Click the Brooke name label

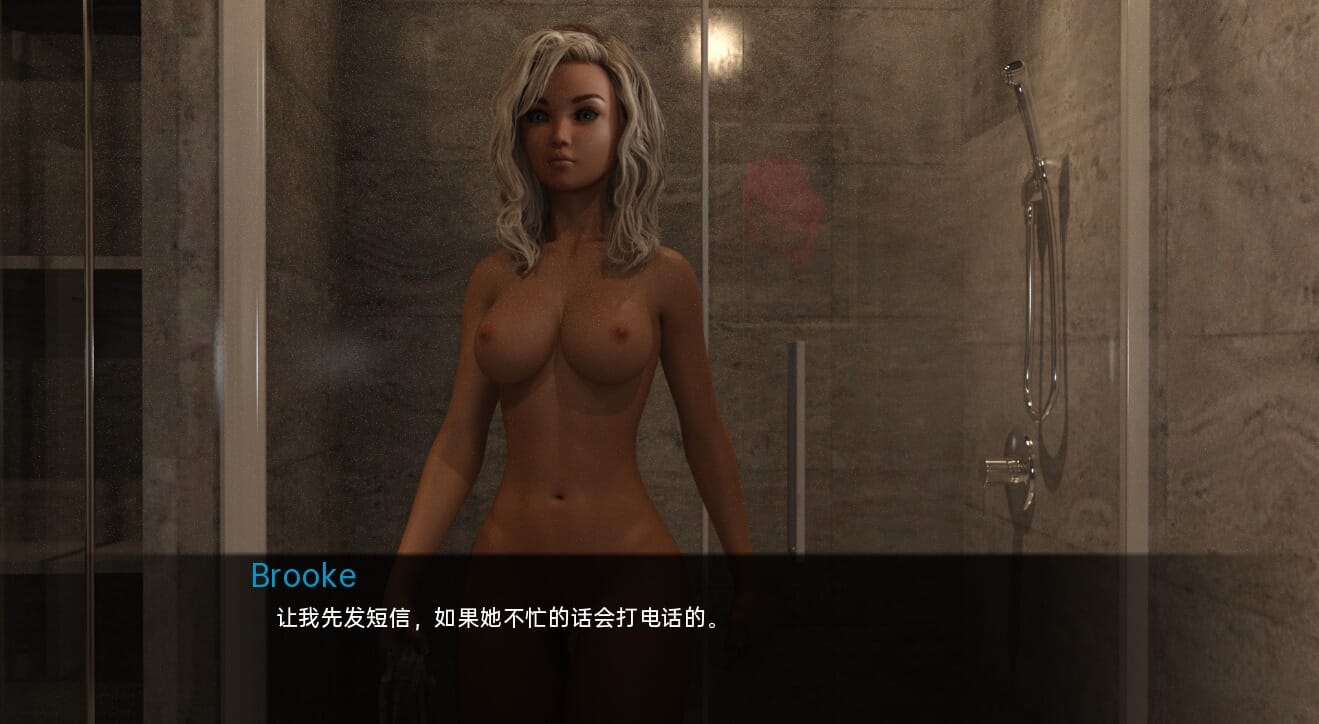303,574
